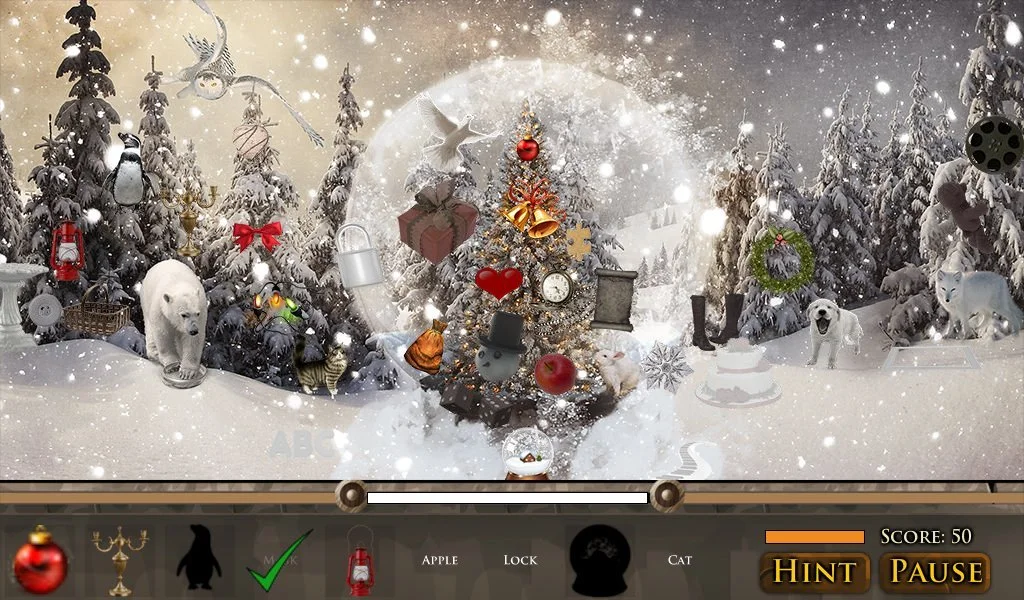Select the Lock entry in the item list
Viewport: 1024px width, 600px height.
[520, 560]
